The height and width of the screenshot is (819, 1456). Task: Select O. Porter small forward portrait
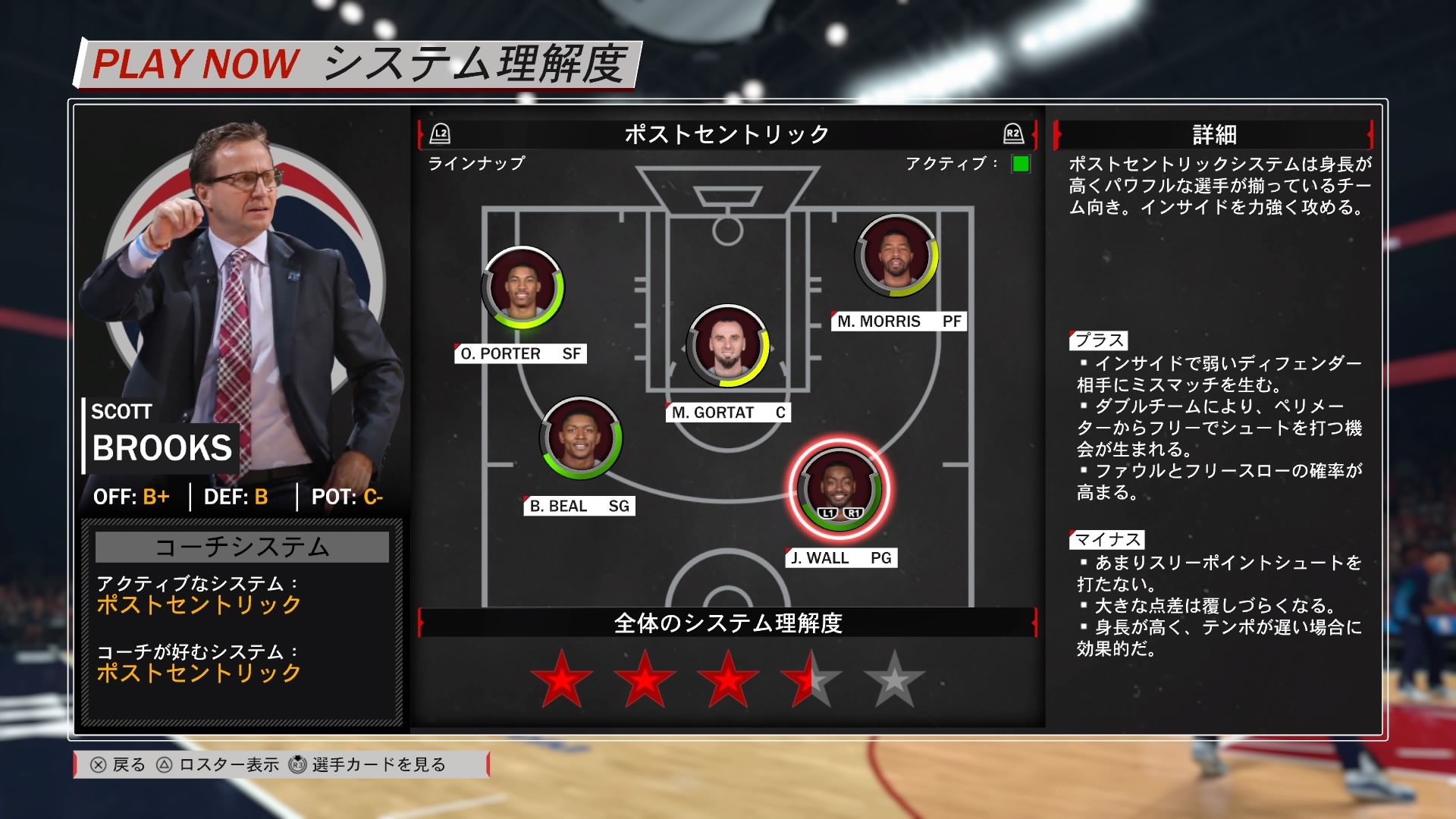522,287
